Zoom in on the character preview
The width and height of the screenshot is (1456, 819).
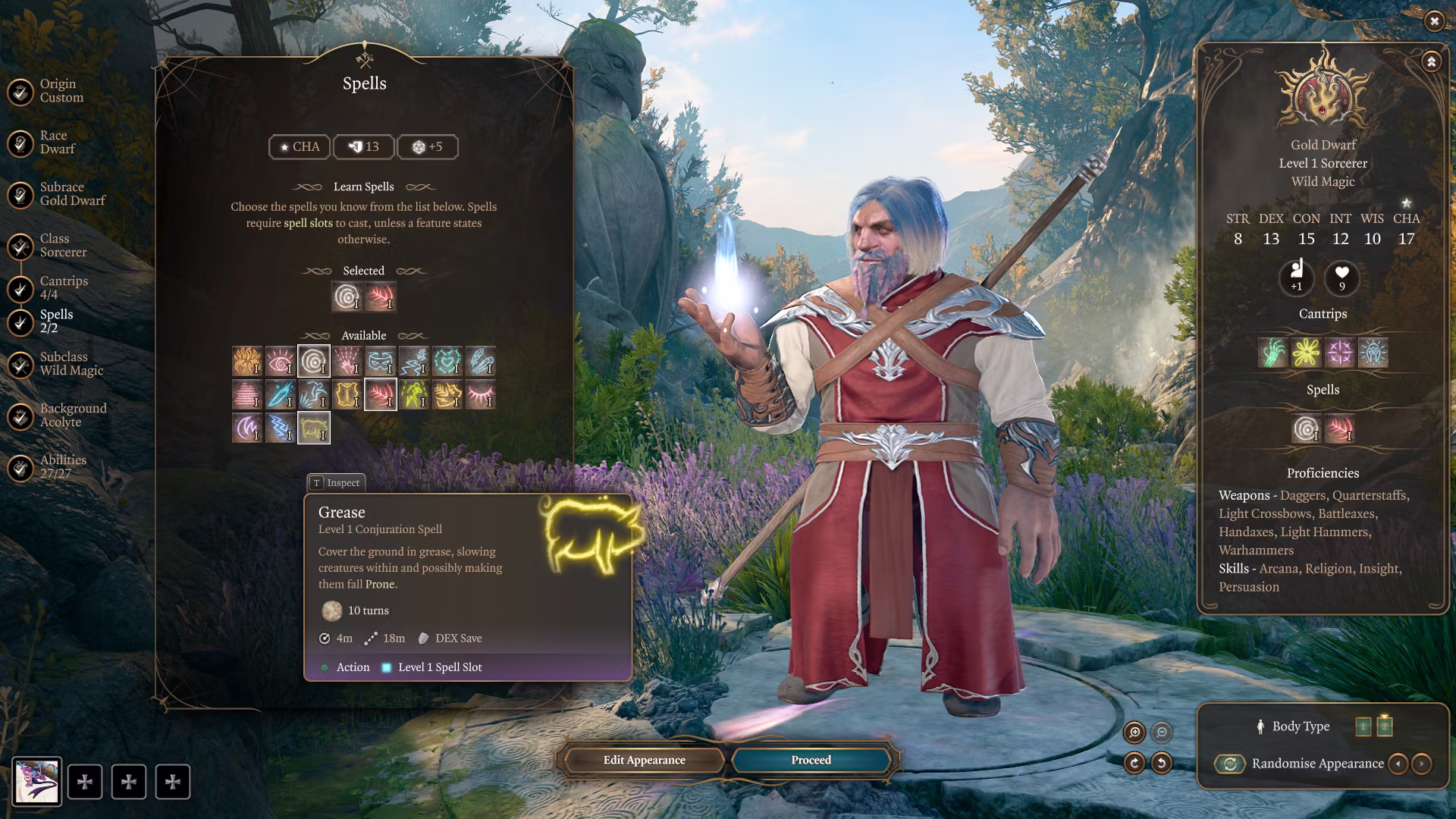tap(1134, 732)
